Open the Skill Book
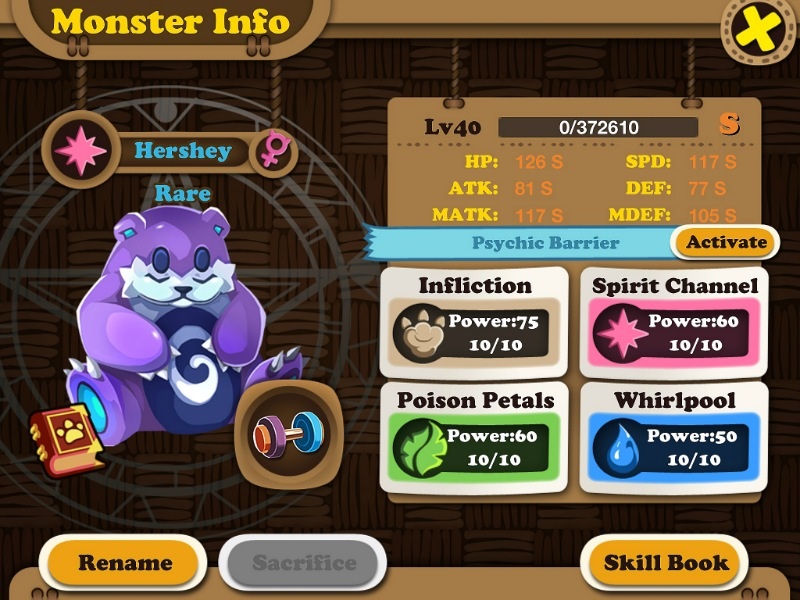Viewport: 800px width, 600px height. point(666,562)
